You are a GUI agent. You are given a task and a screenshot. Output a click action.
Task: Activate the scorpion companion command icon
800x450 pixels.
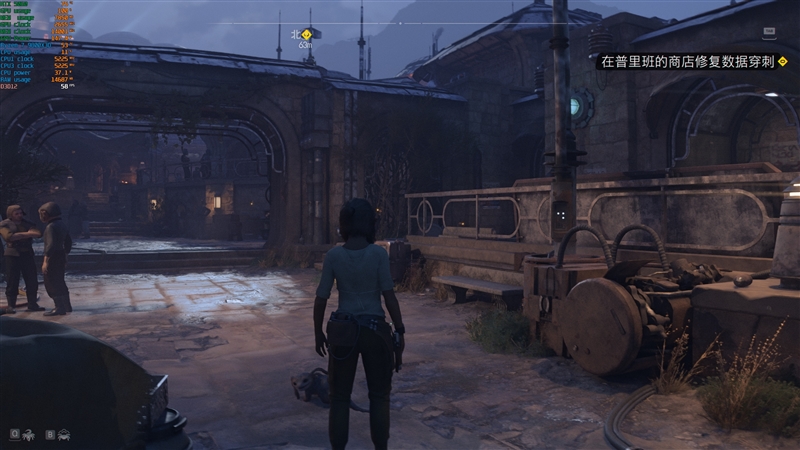[x=28, y=434]
